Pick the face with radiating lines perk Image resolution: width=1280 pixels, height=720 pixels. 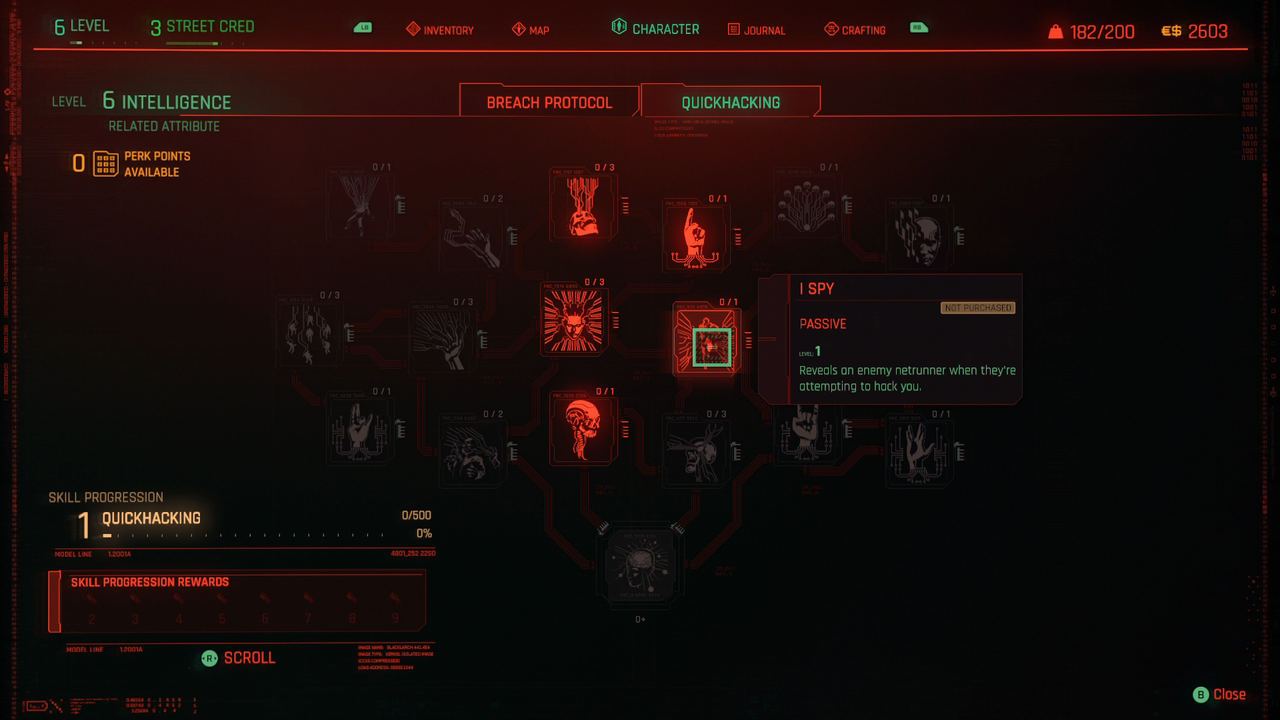click(574, 320)
